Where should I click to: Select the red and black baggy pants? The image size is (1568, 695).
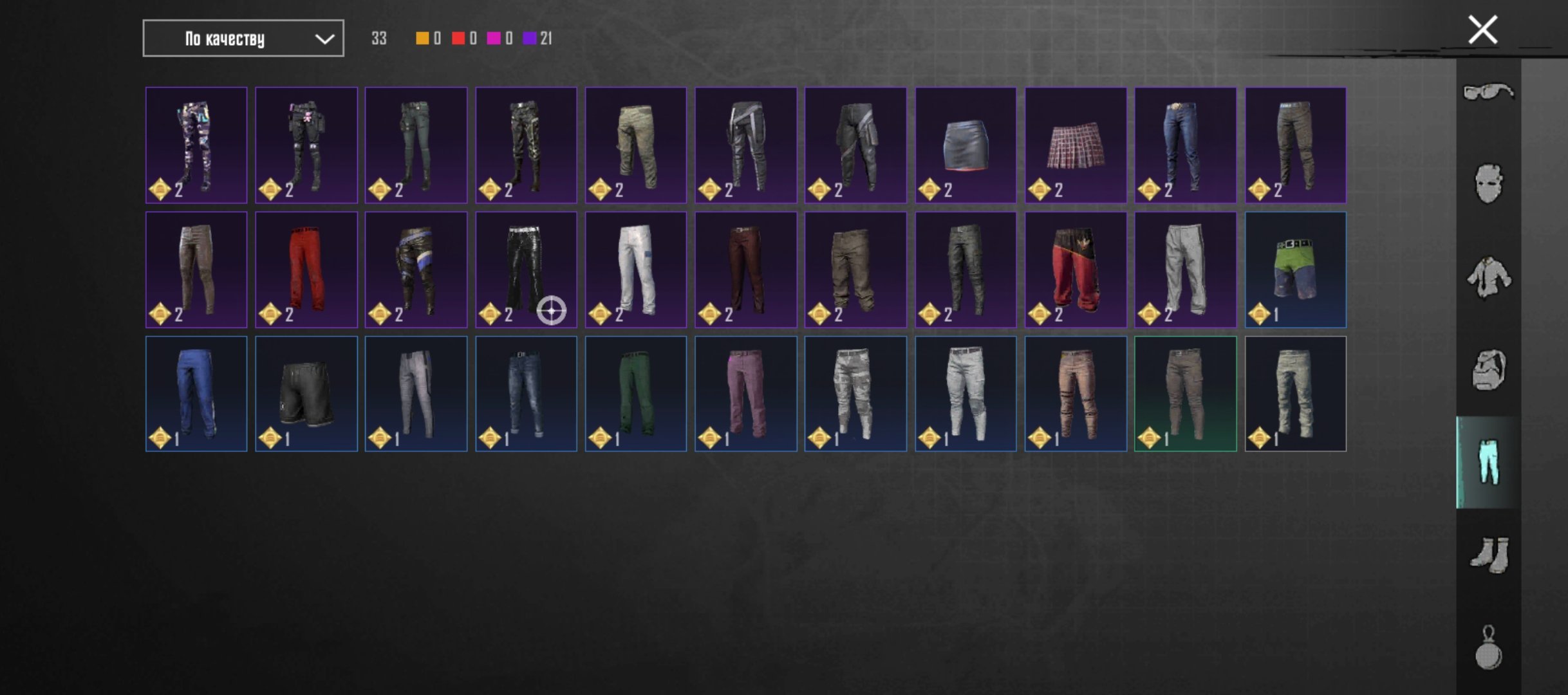coord(1076,270)
